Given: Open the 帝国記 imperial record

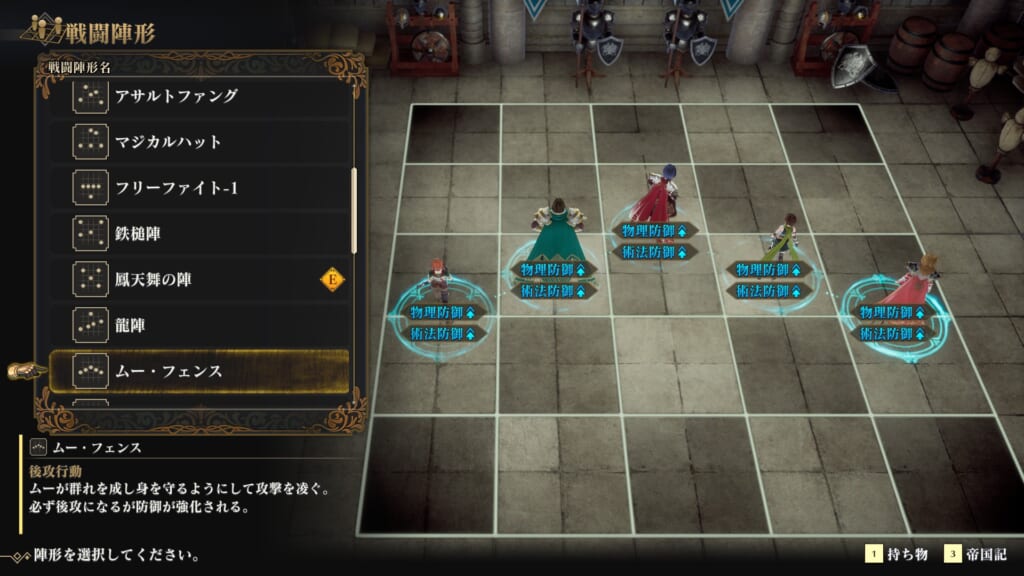Looking at the screenshot, I should pyautogui.click(x=981, y=554).
